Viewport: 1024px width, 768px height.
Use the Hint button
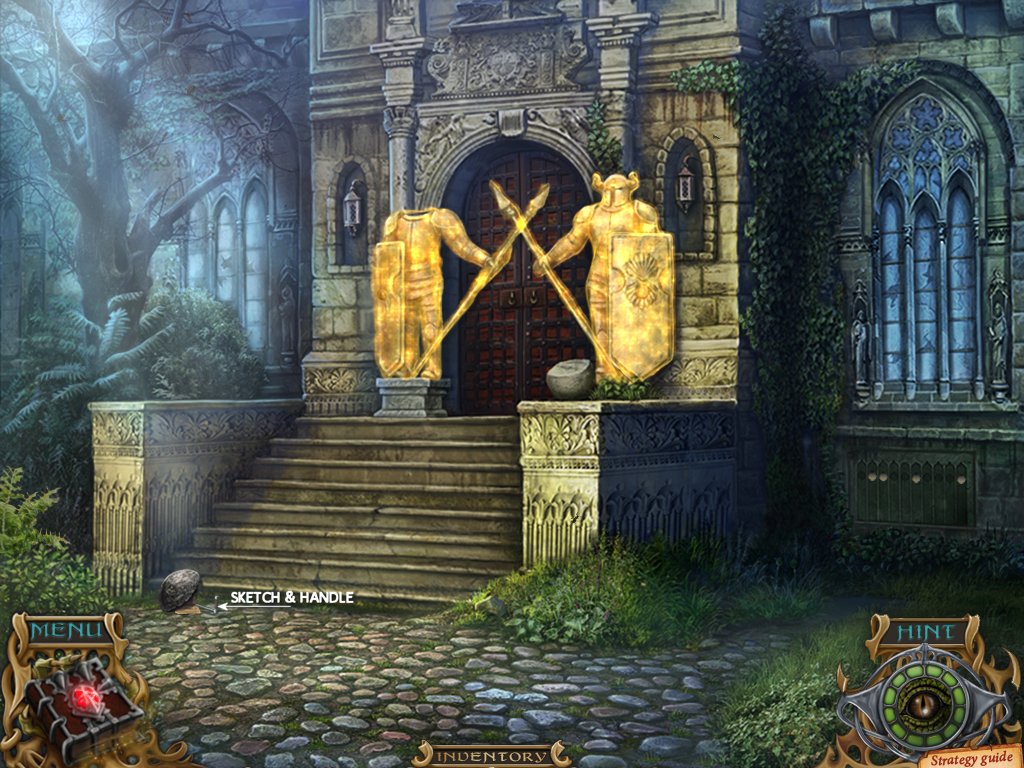click(925, 631)
